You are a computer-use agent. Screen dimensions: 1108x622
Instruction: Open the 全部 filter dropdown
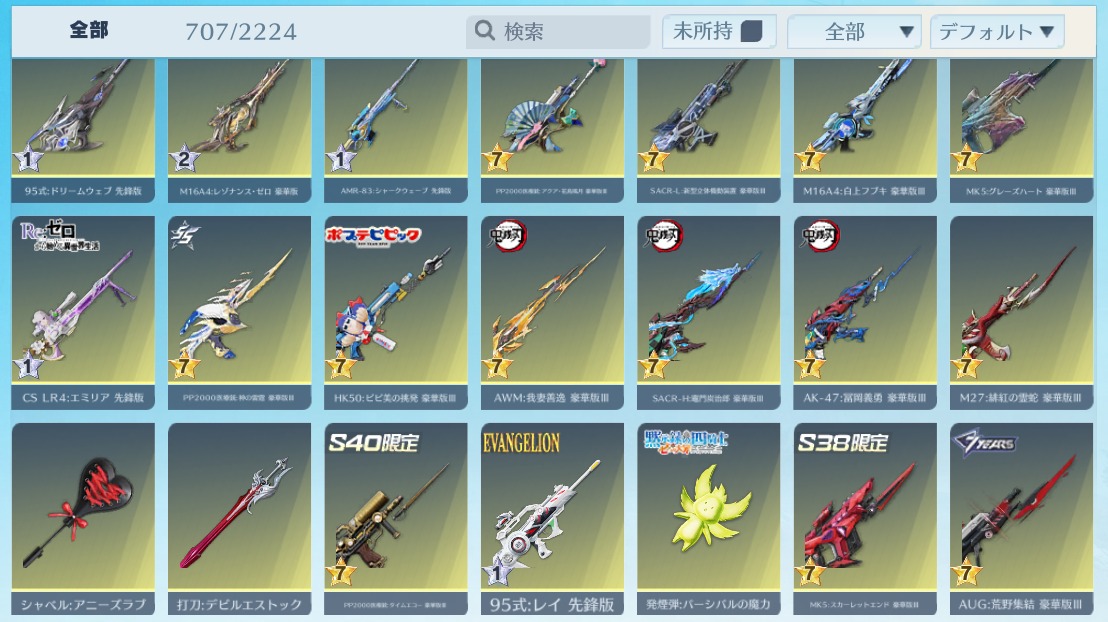pos(853,32)
